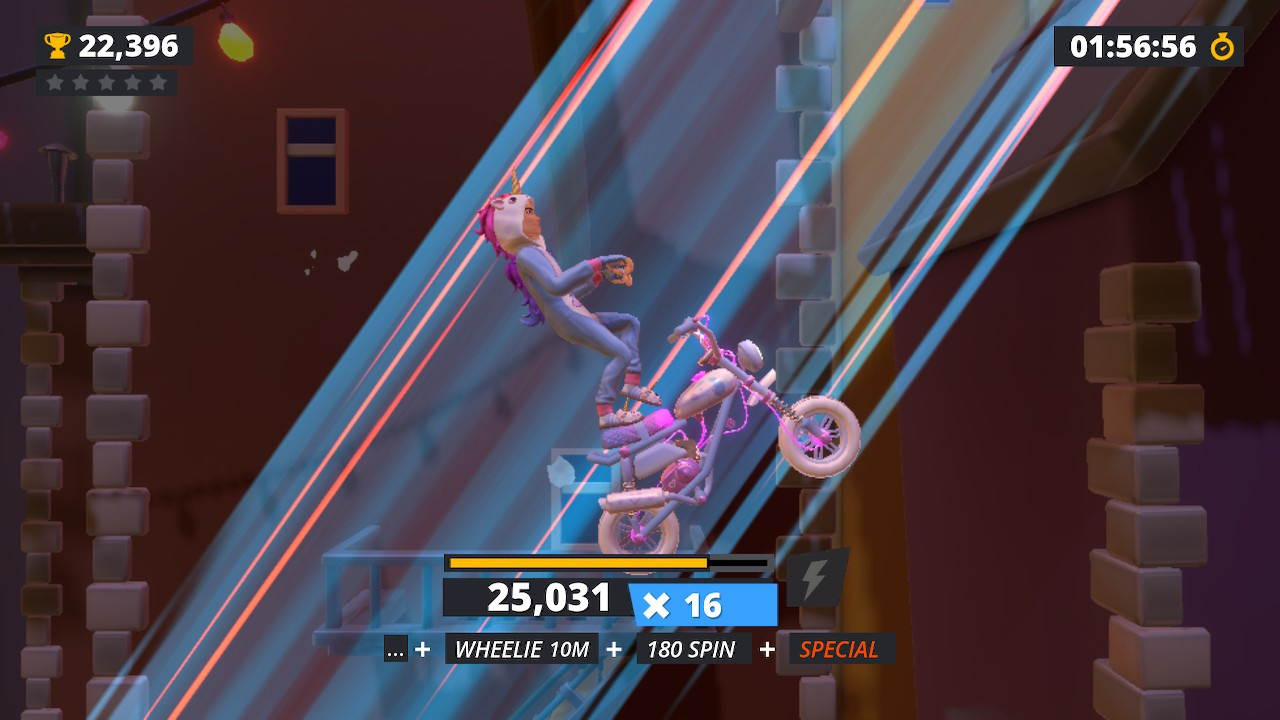
Task: Click the first star under the trophy score
Action: 55,83
